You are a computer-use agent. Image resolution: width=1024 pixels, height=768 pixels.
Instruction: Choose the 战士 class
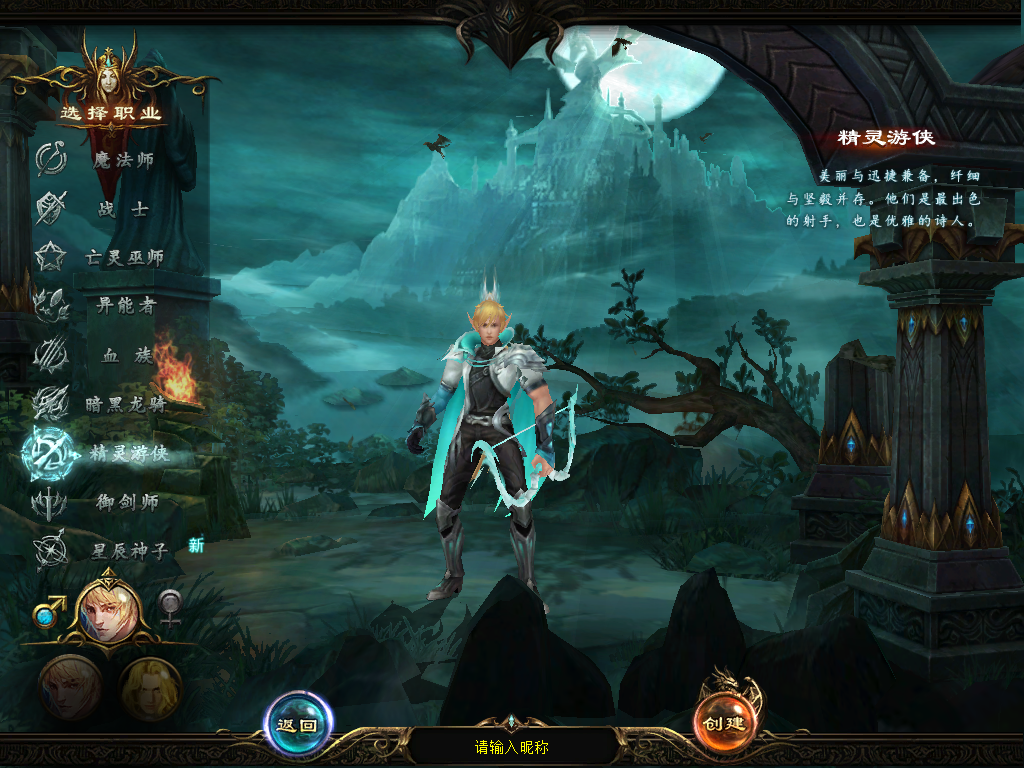pos(124,209)
